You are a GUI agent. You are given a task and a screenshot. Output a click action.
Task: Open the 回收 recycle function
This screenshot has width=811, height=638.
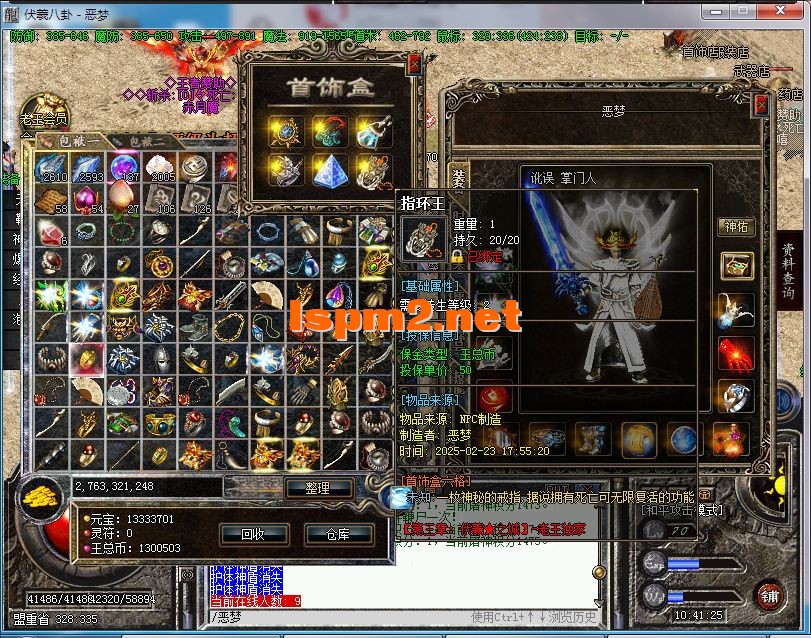(x=253, y=534)
